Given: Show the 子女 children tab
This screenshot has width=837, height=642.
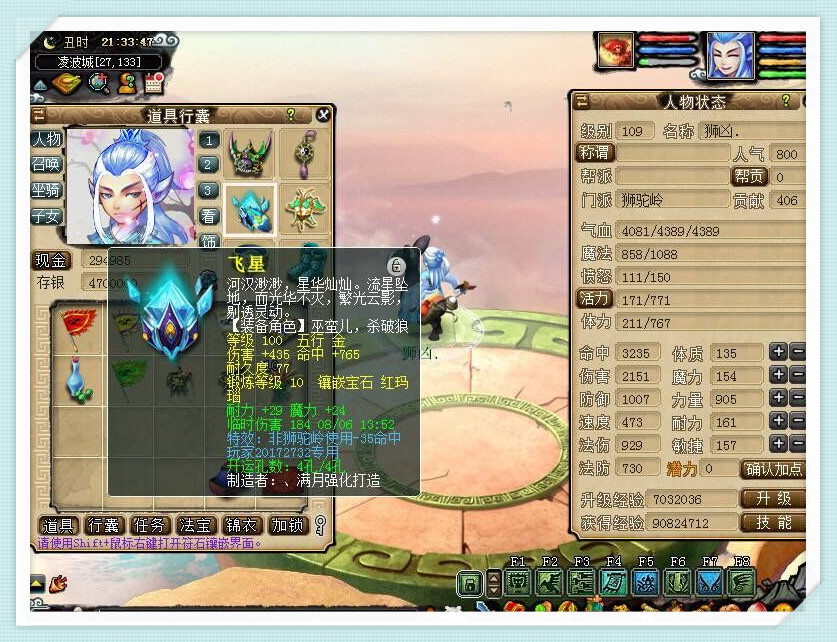Looking at the screenshot, I should pos(47,215).
